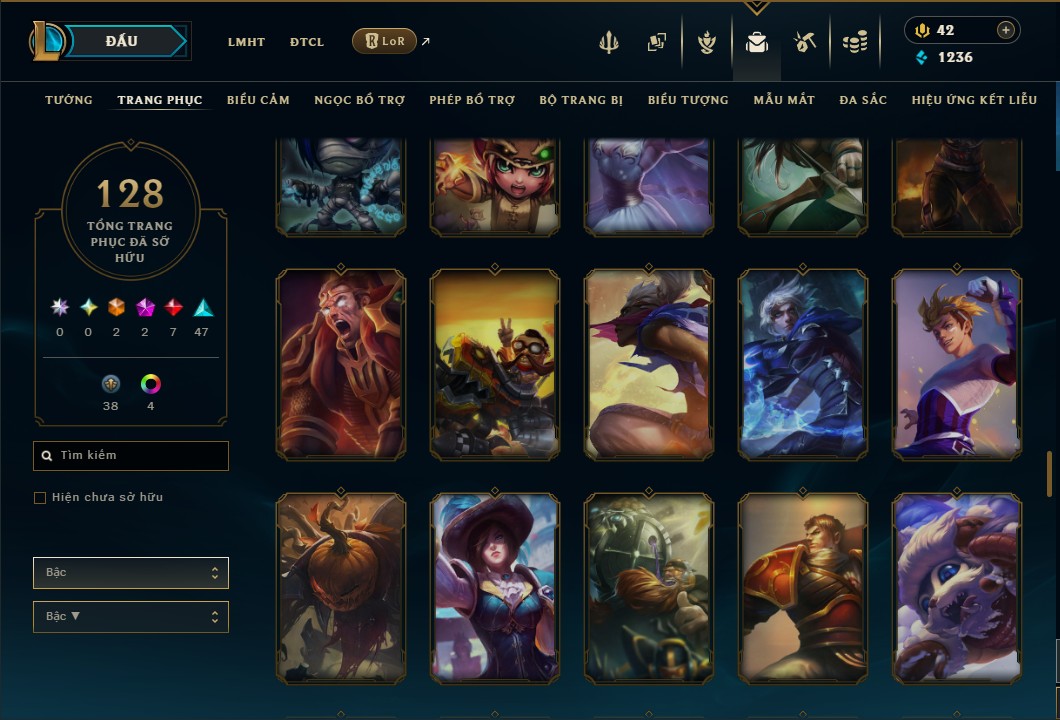
Task: Switch to the ĐTCL section
Action: click(x=307, y=42)
